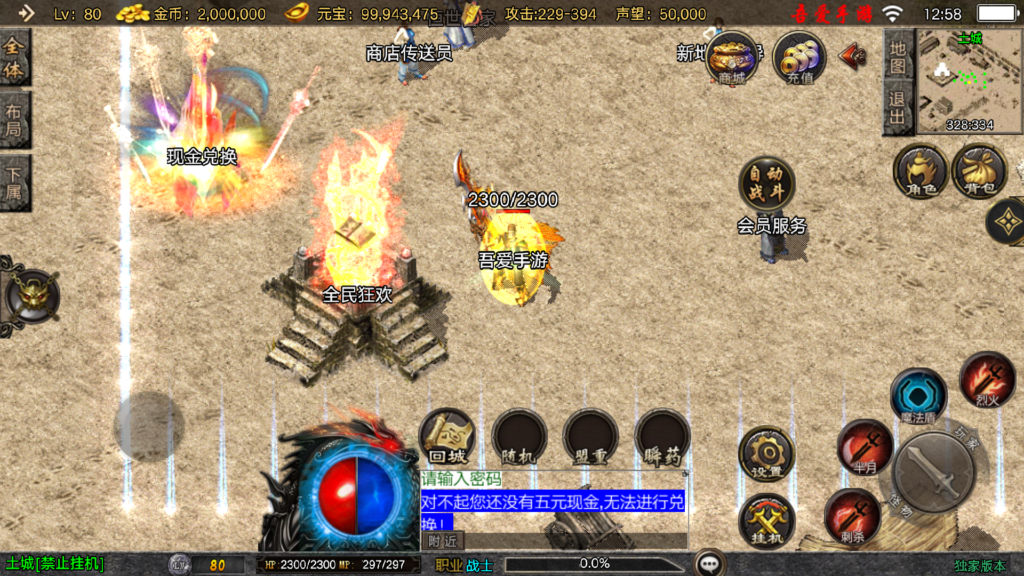The height and width of the screenshot is (576, 1024).
Task: Activate the 烈火 flame sword skill
Action: click(x=987, y=379)
